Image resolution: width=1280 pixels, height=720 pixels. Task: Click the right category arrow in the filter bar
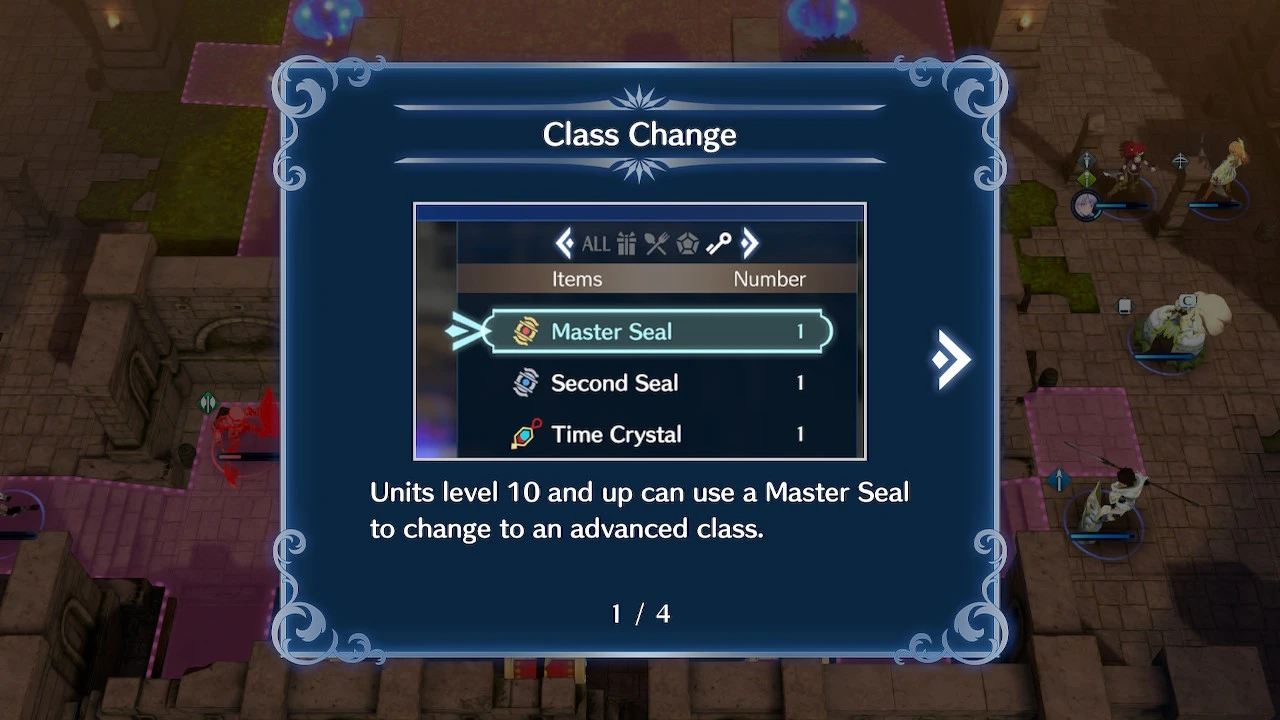click(748, 243)
